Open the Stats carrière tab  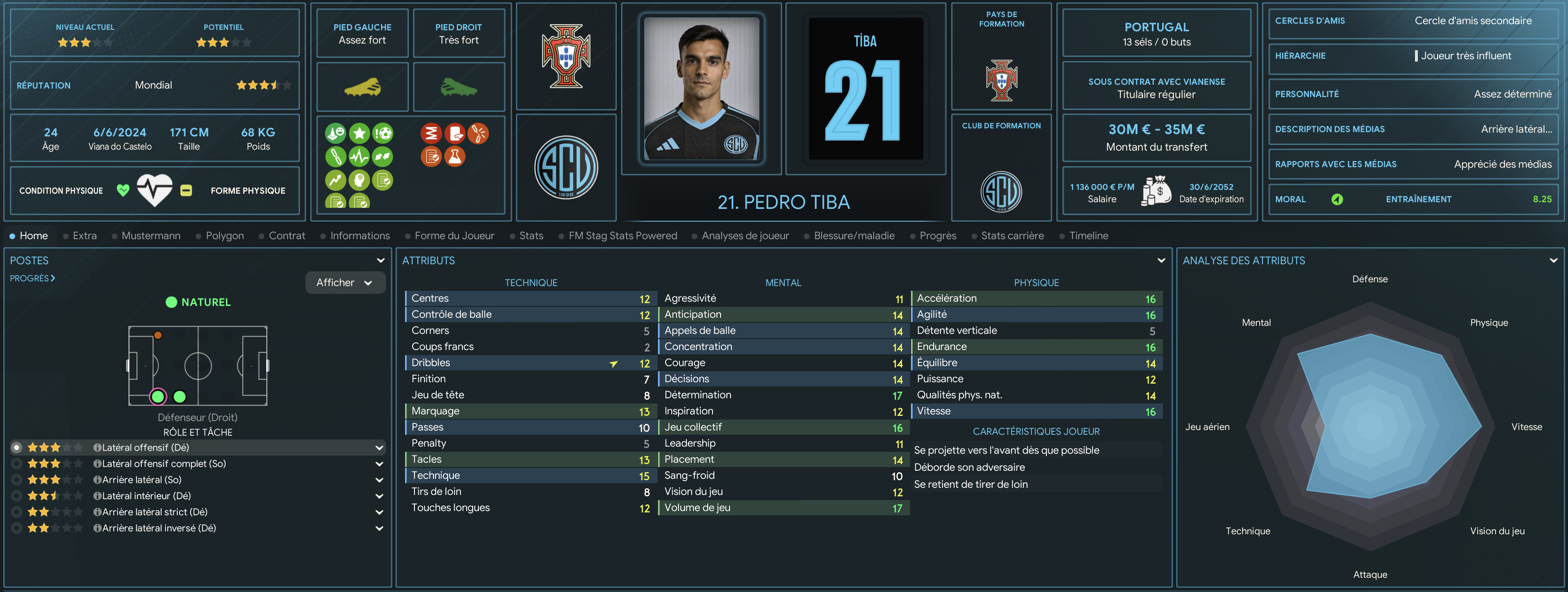pos(1012,235)
